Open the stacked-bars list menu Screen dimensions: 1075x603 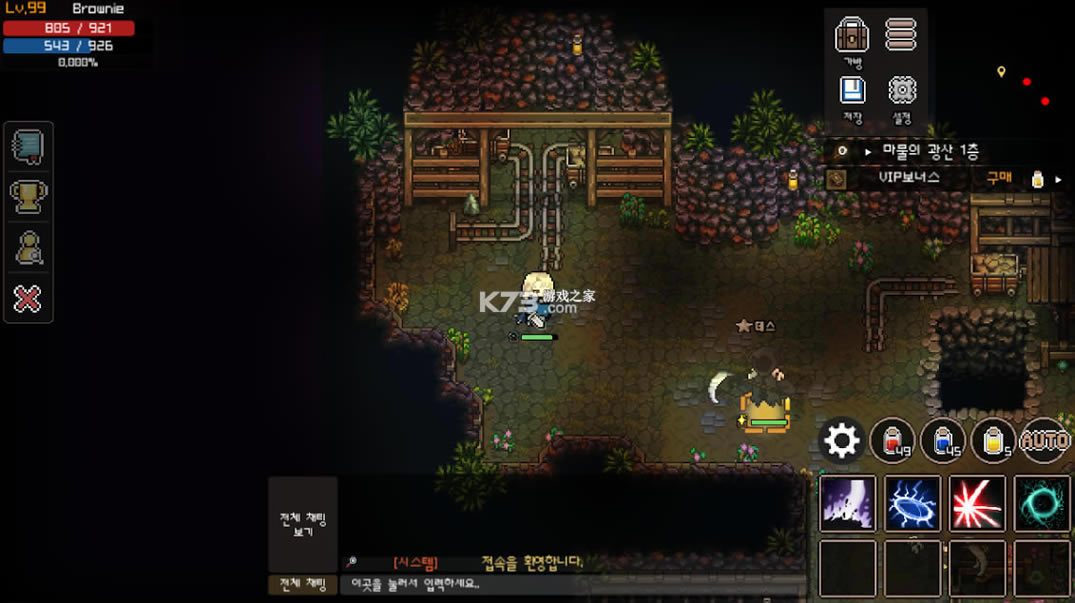pos(901,35)
